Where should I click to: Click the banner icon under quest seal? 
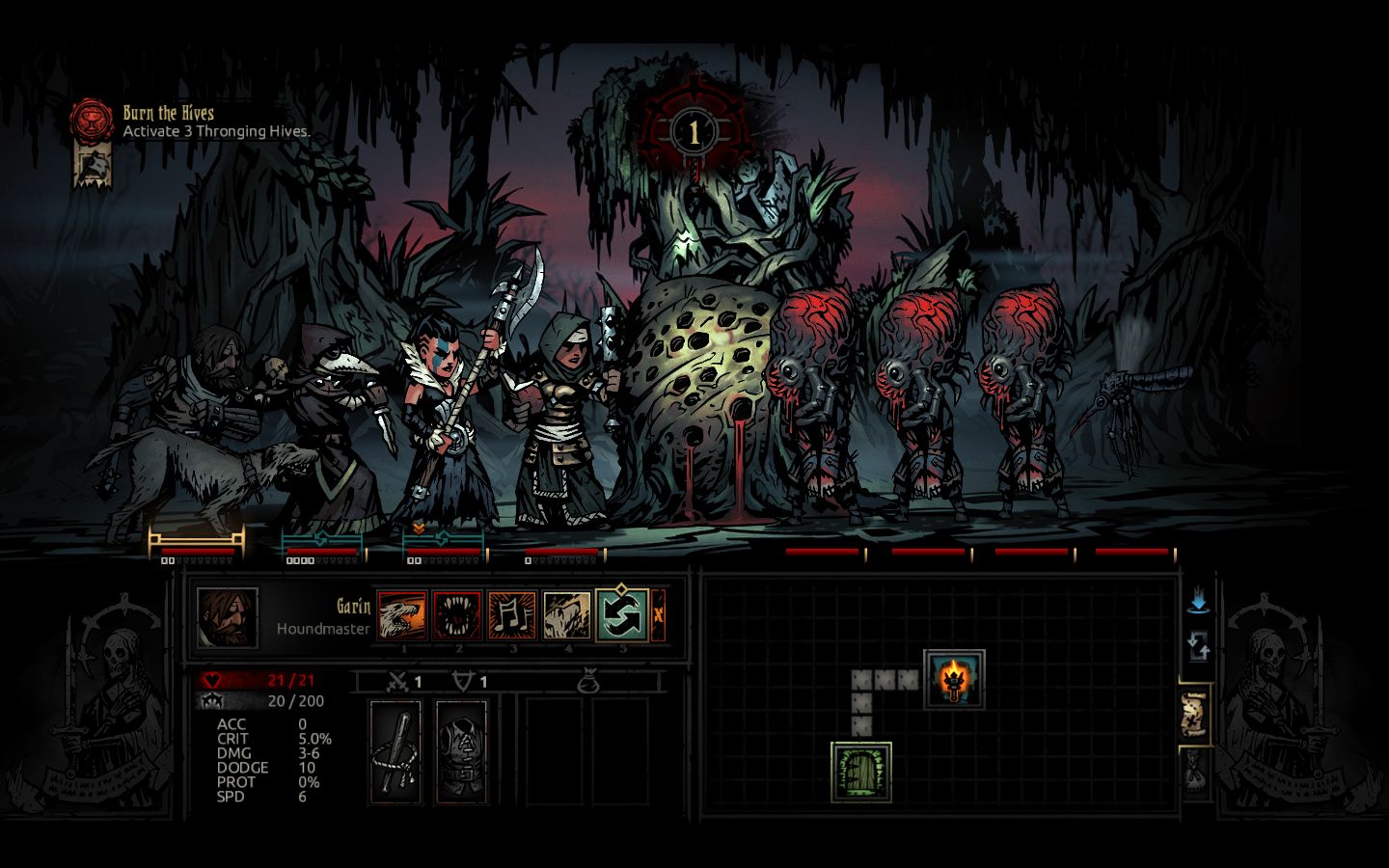[93, 166]
